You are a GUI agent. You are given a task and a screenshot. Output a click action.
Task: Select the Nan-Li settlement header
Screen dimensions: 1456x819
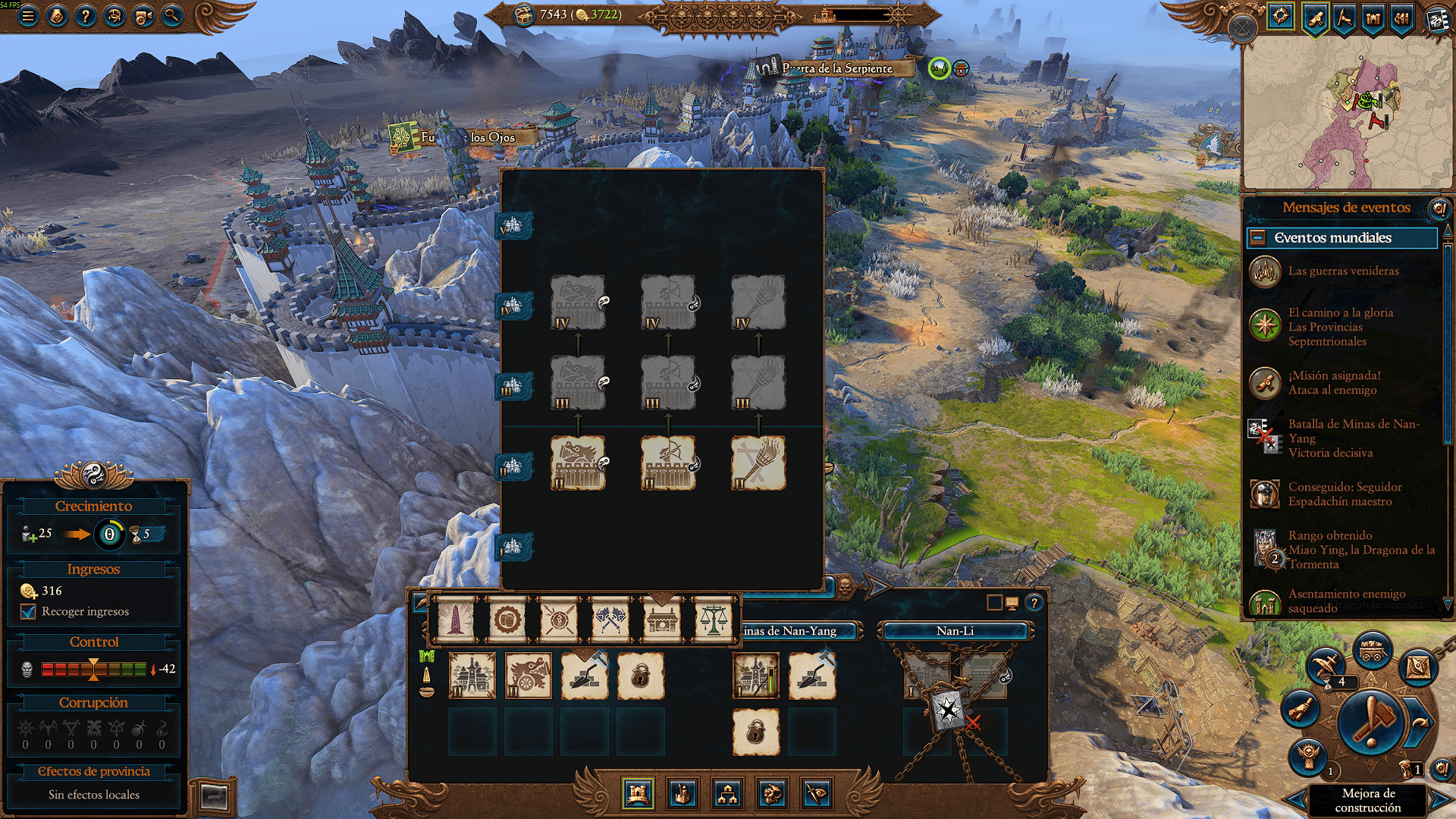click(955, 631)
